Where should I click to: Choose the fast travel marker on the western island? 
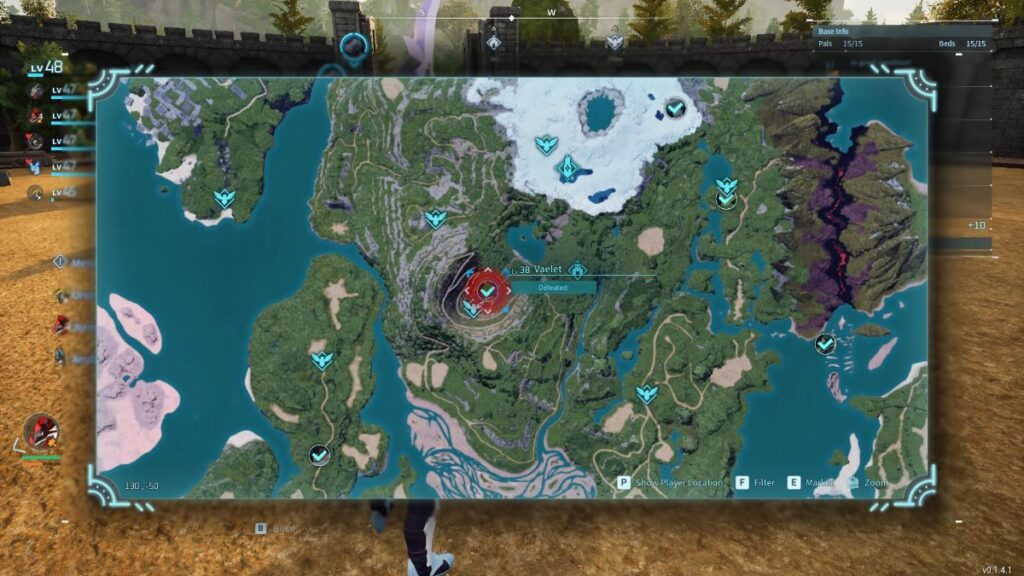point(321,359)
